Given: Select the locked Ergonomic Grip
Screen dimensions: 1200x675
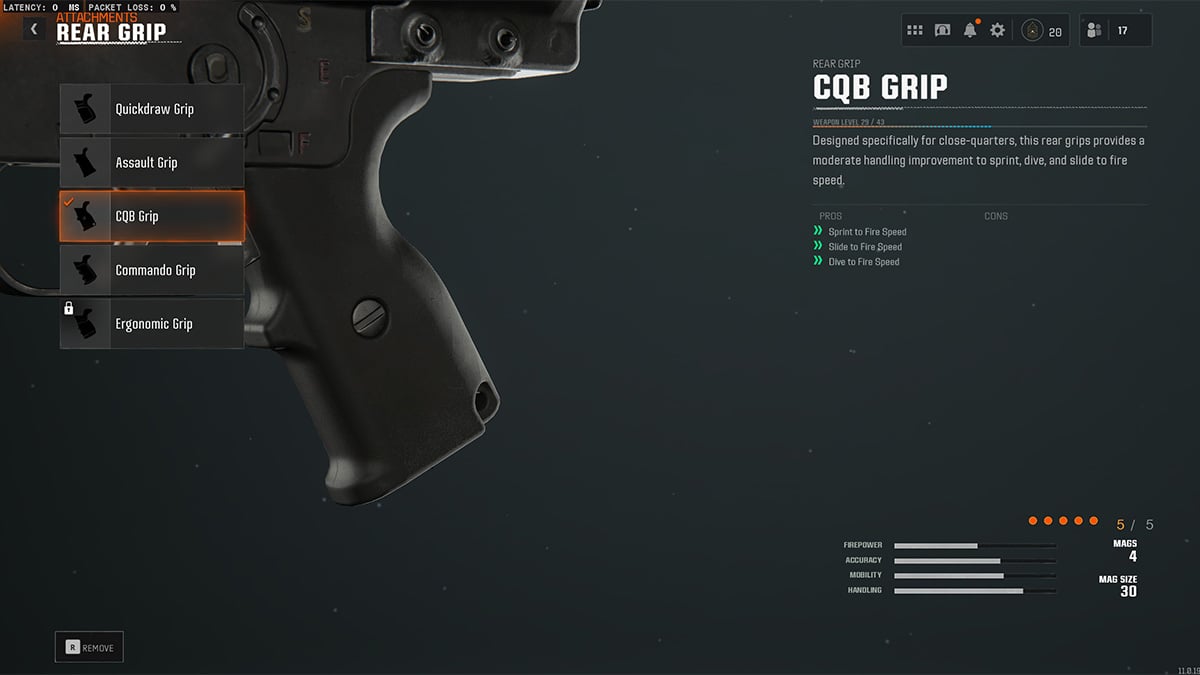Looking at the screenshot, I should coord(152,324).
